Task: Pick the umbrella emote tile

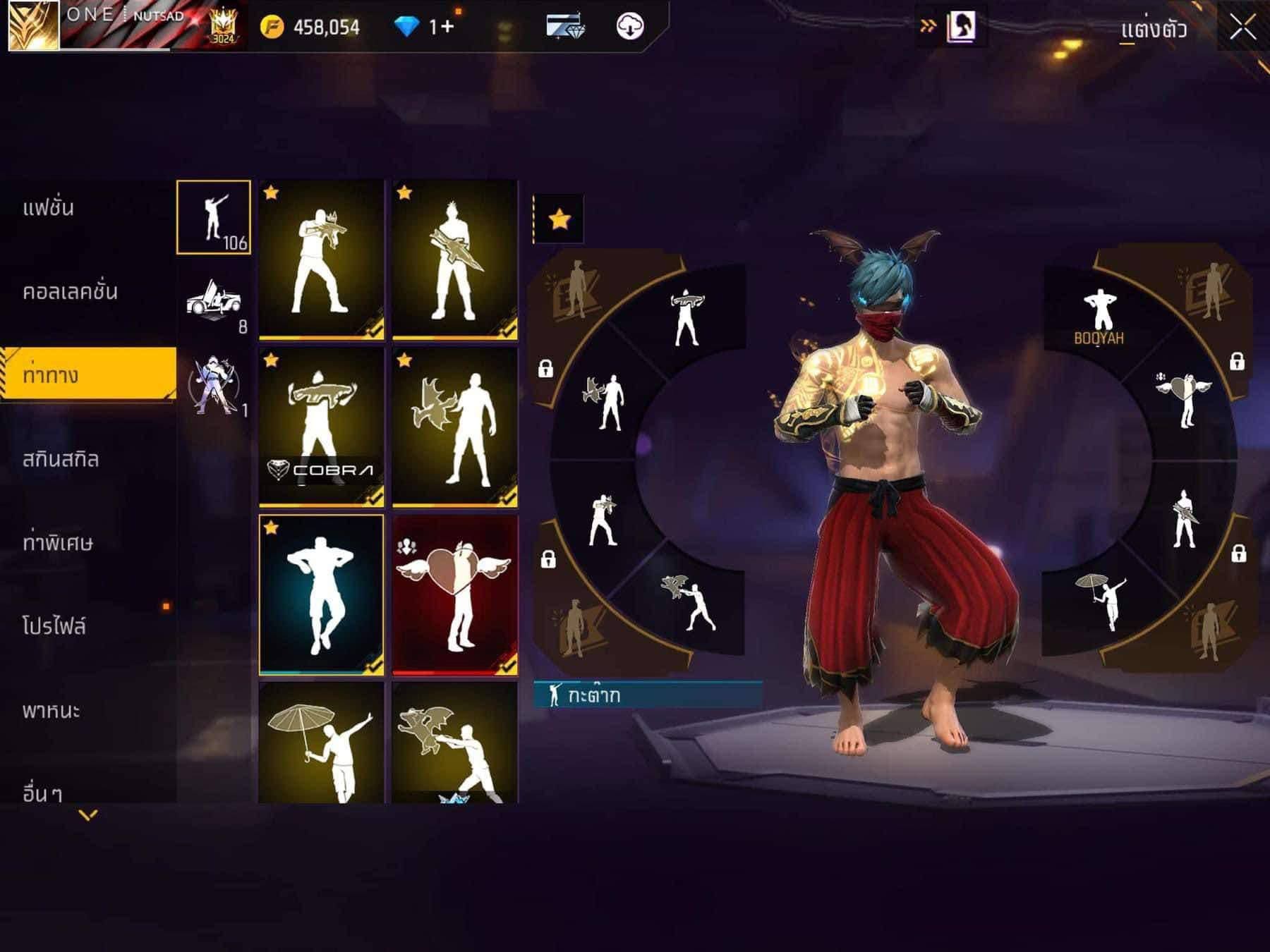Action: coord(322,744)
